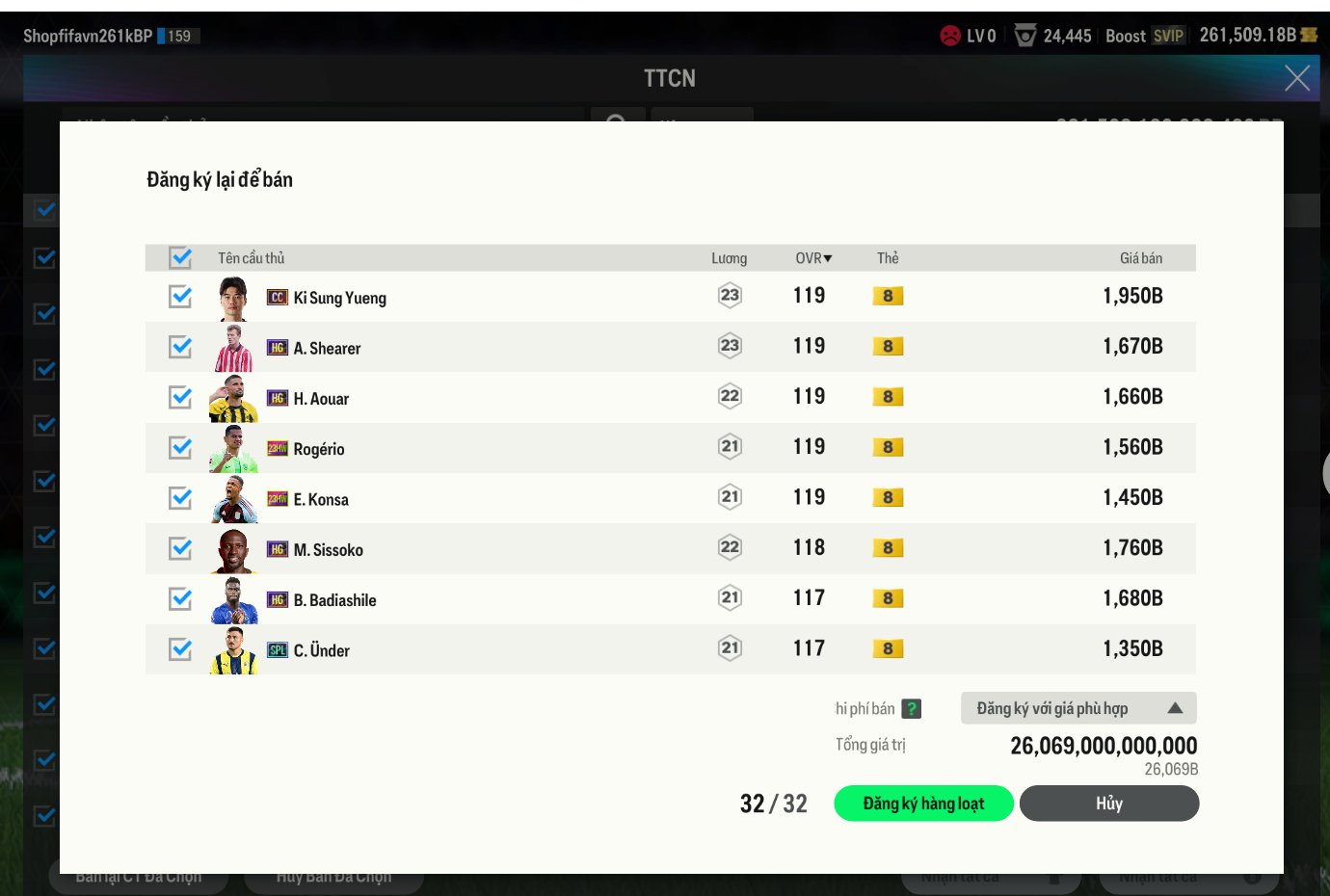The width and height of the screenshot is (1330, 896).
Task: Toggle the E. Konsa checkbox
Action: point(180,498)
